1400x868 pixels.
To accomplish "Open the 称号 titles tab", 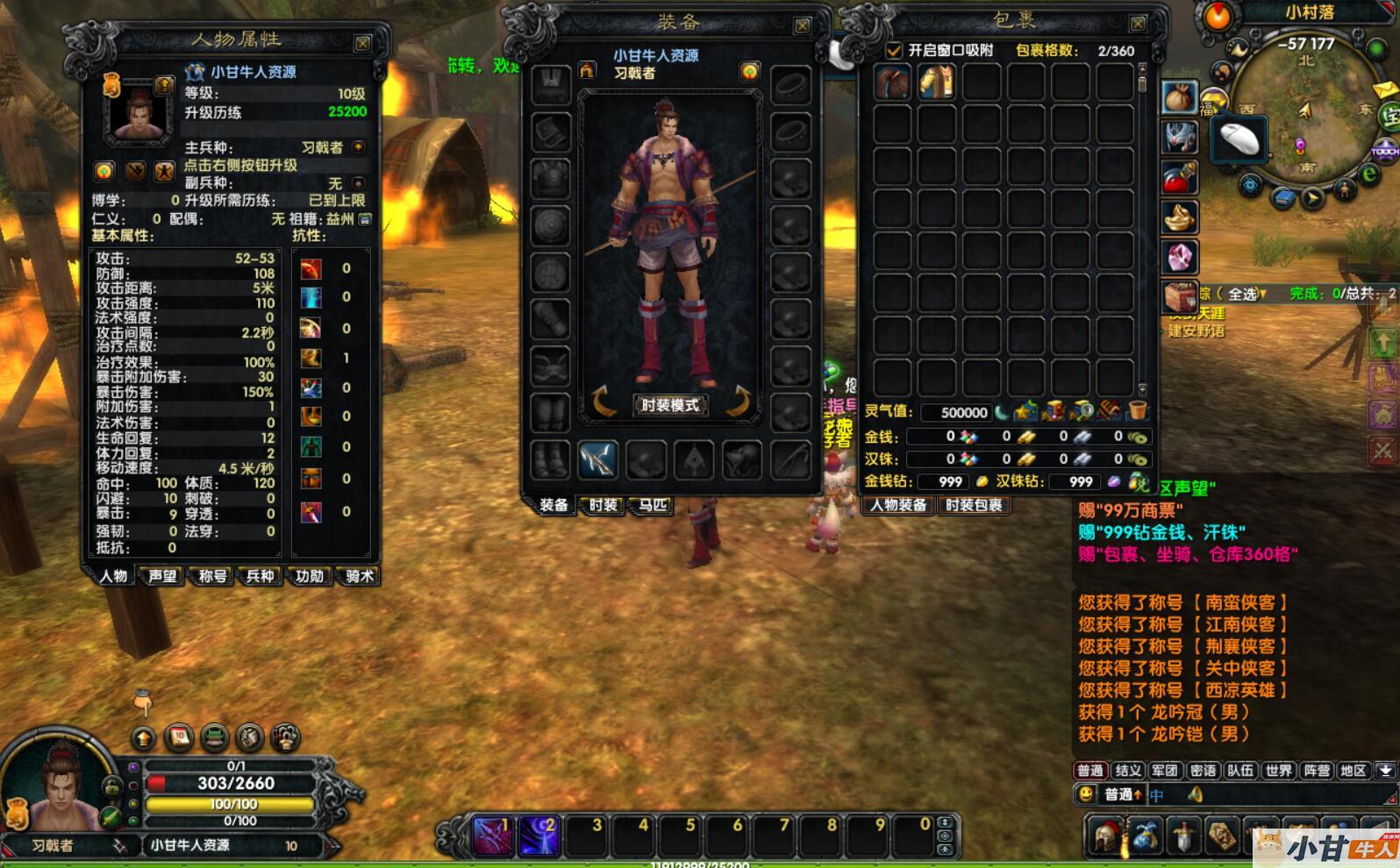I will tap(212, 576).
